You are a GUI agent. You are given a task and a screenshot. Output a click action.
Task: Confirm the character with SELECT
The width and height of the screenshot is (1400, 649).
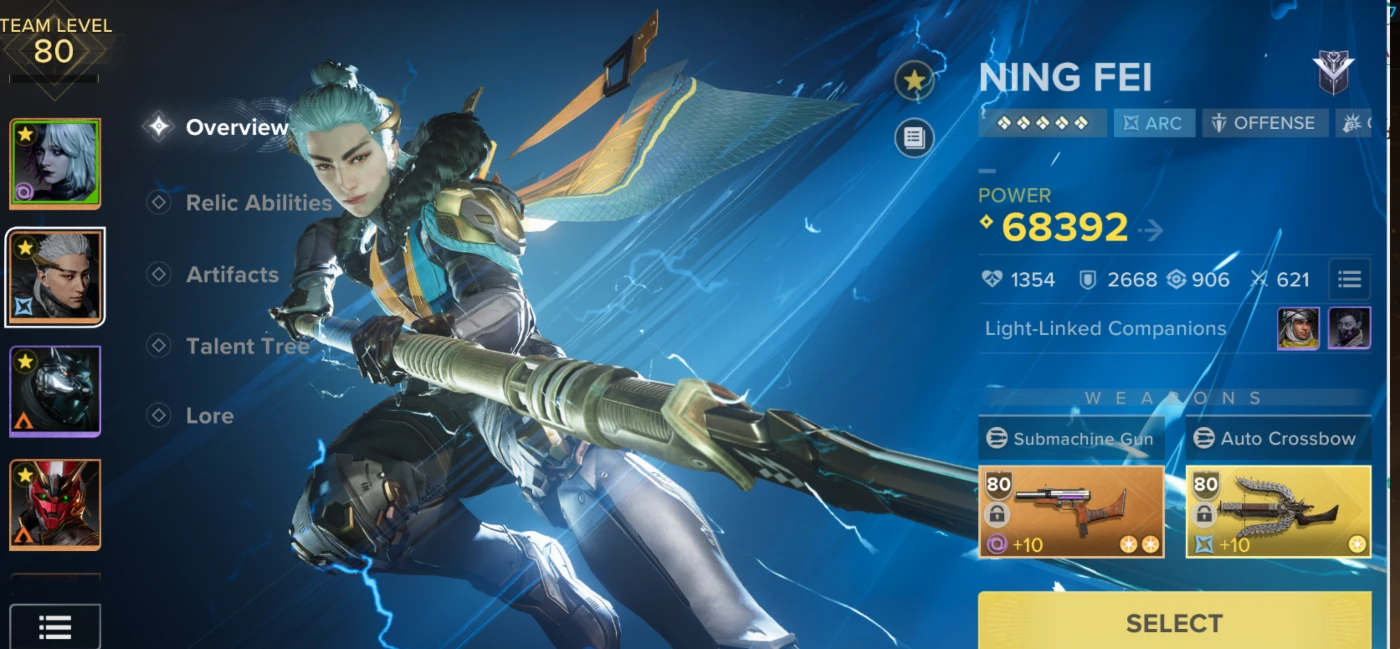(x=1174, y=622)
